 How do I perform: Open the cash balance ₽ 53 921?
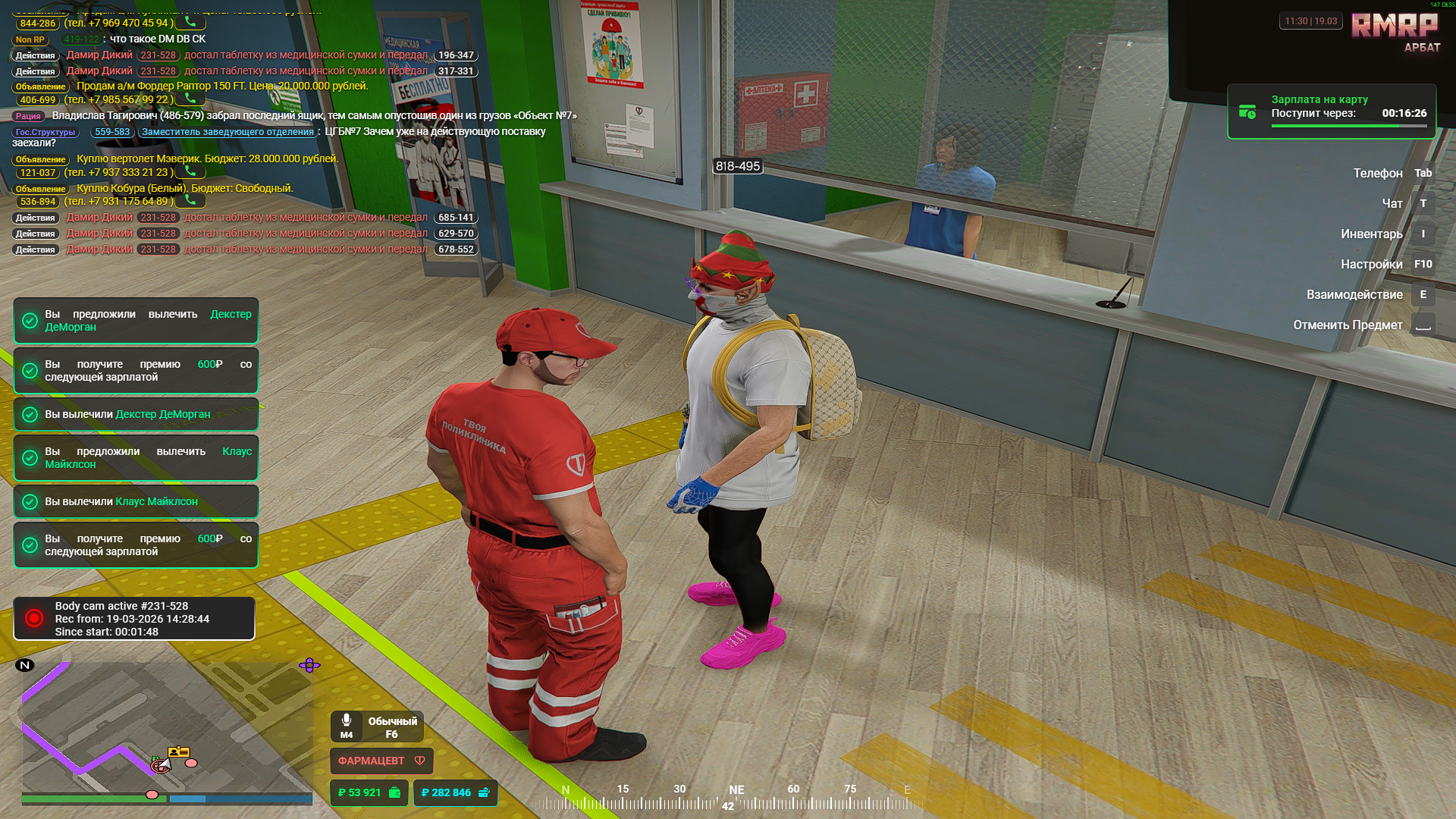tap(369, 792)
